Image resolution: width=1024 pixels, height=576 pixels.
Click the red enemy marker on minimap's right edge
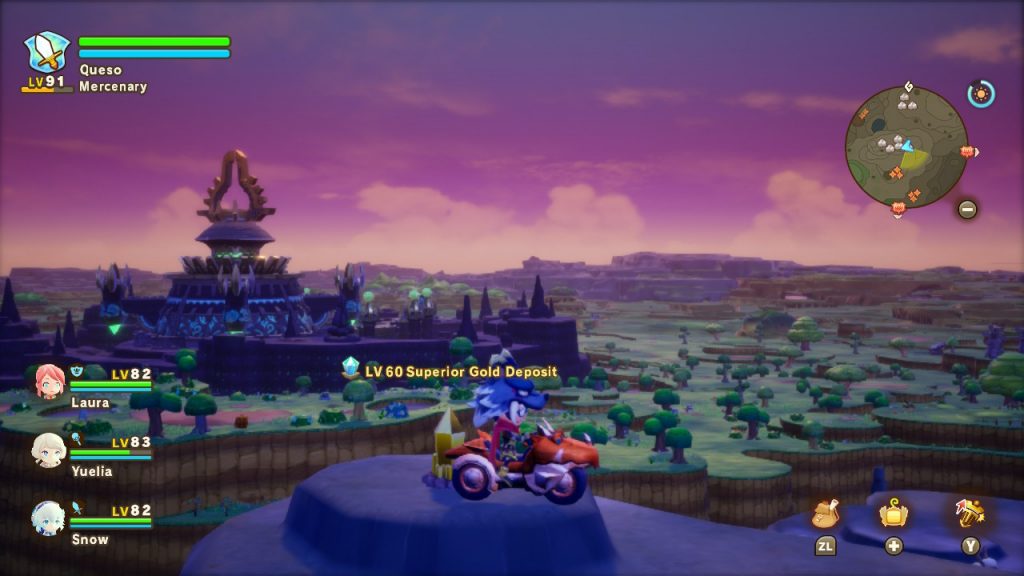967,152
